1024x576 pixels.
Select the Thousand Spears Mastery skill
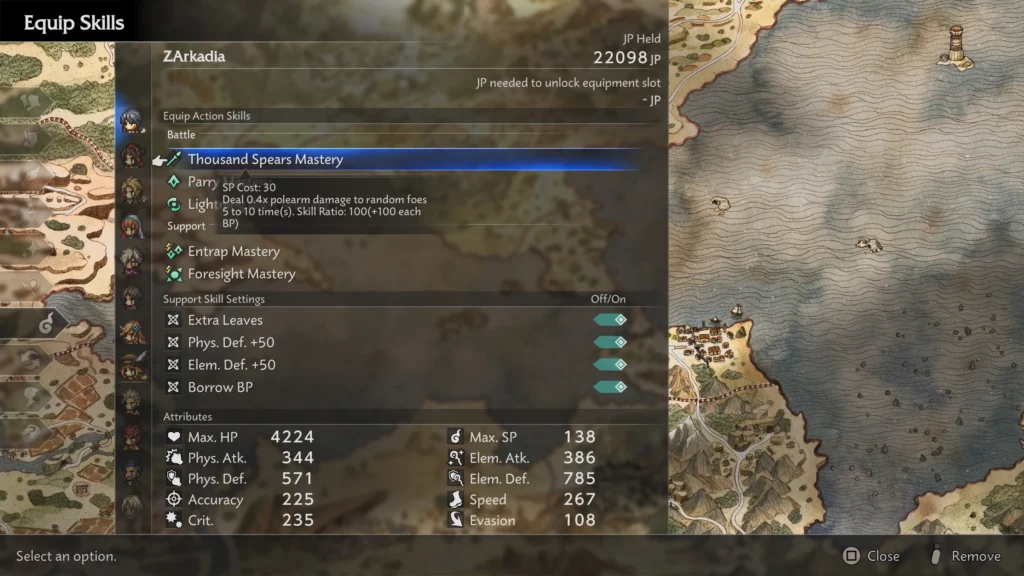pos(265,160)
